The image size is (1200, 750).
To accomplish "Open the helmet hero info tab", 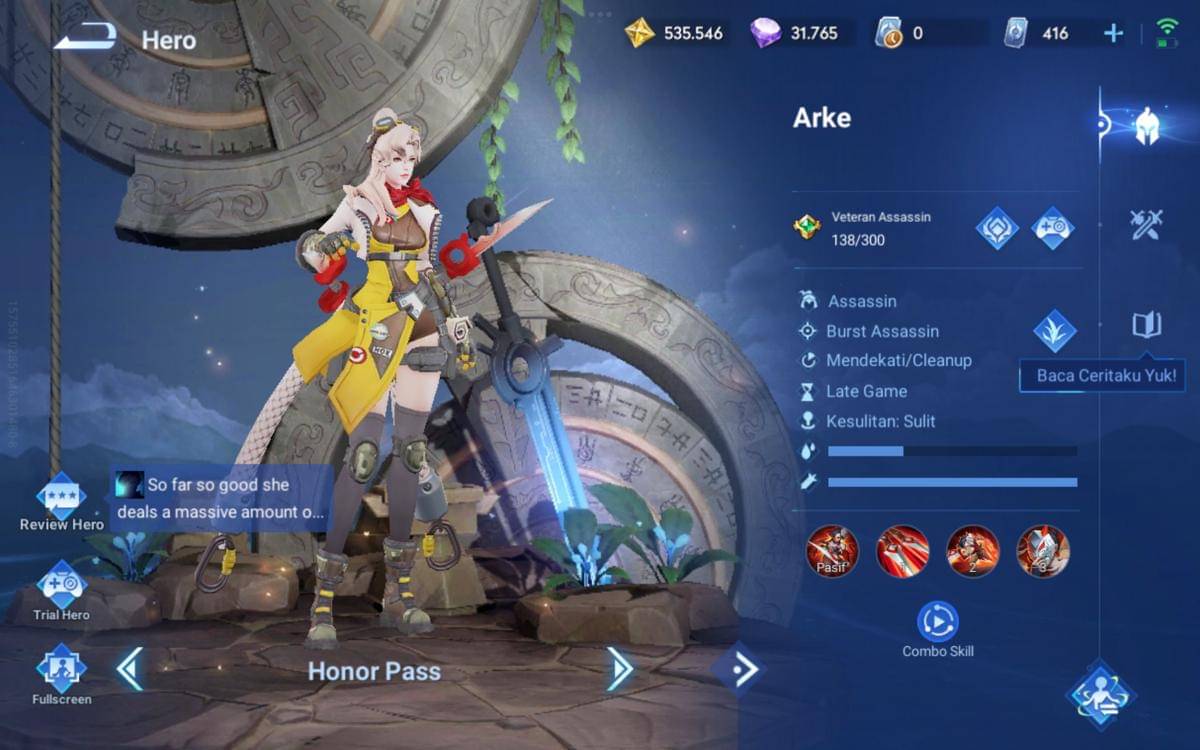I will [1146, 127].
